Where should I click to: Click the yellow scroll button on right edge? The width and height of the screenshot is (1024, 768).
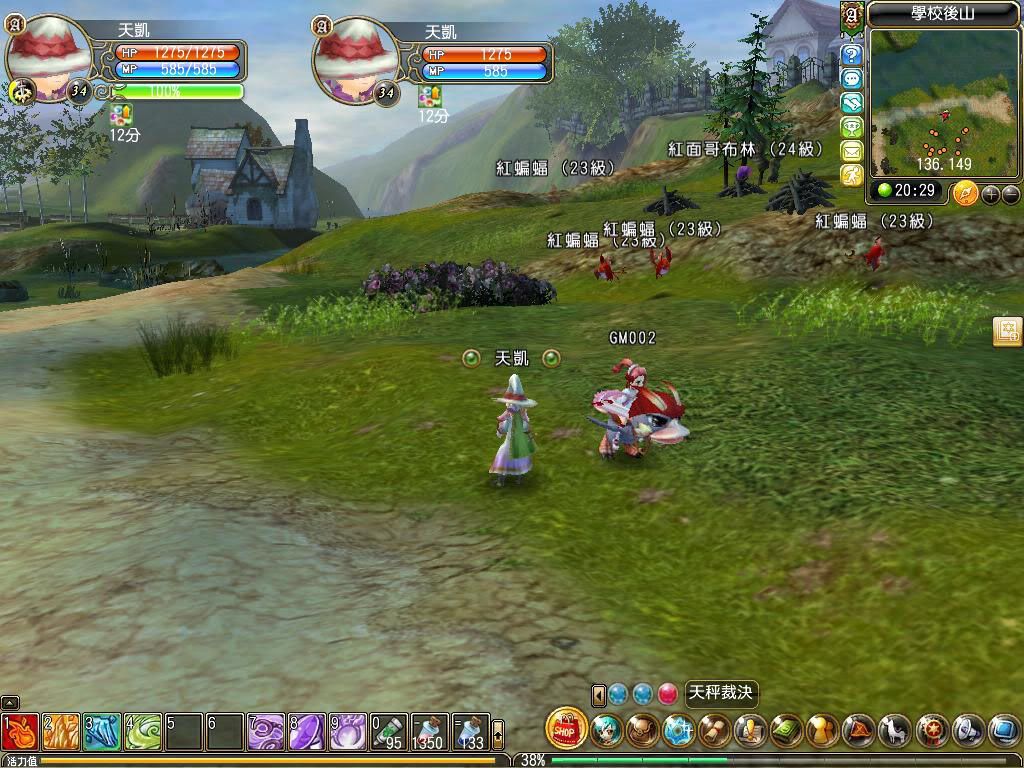click(1007, 333)
